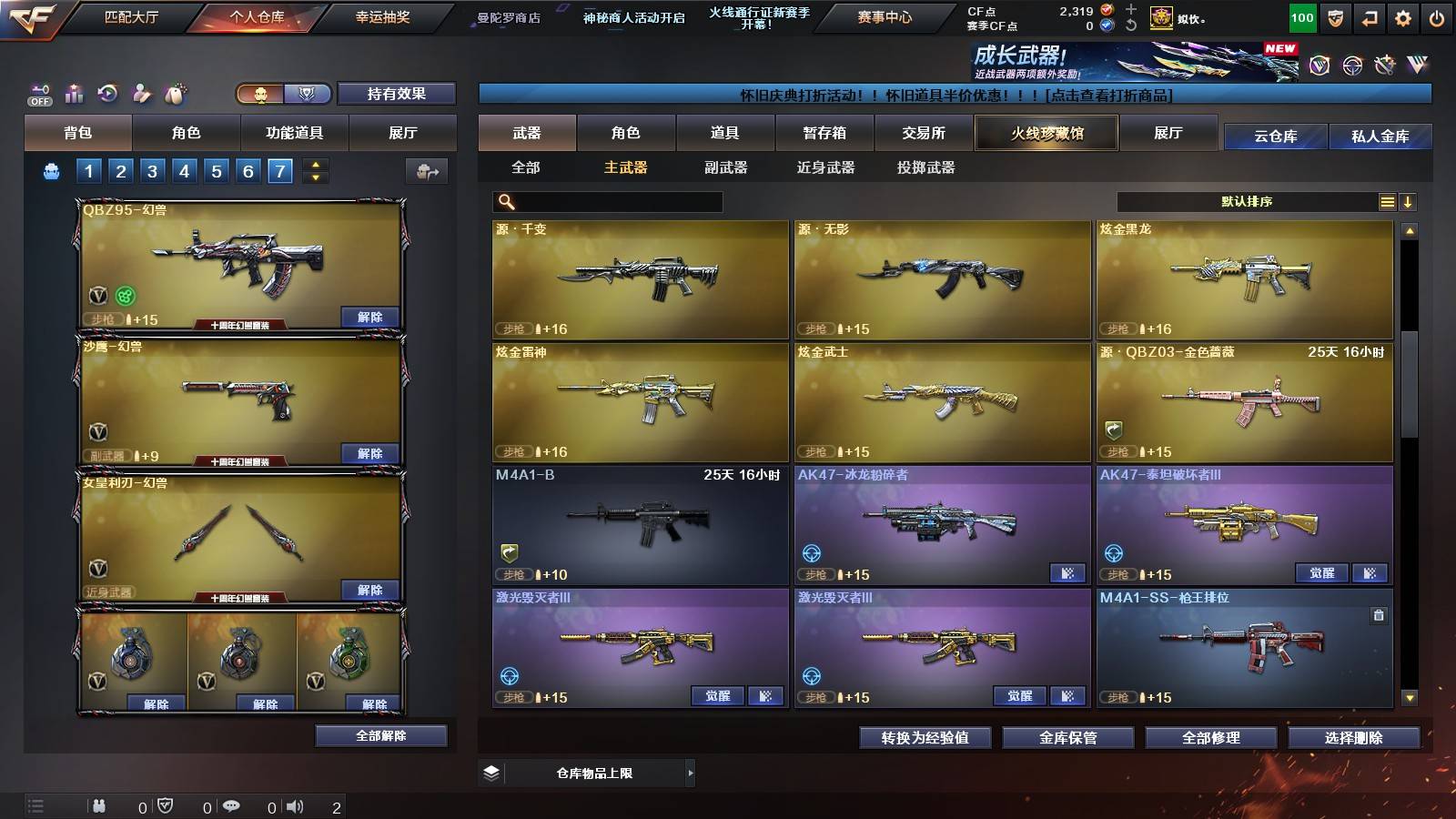Click the speaker volume icon in status bar
Screen dimensions: 1456x819
click(293, 807)
